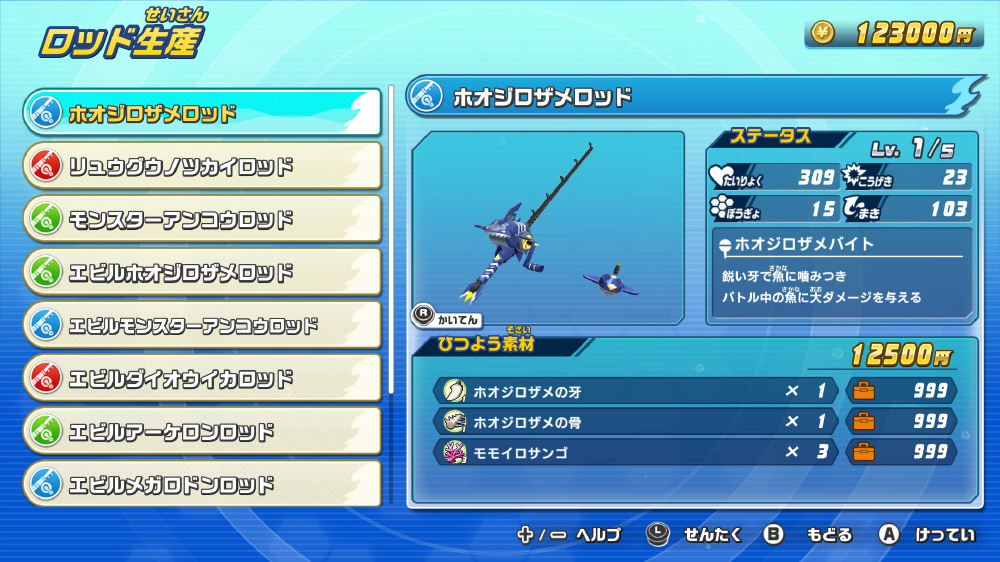Select ホオジロザメロッド in the rod list
Image resolution: width=1000 pixels, height=562 pixels.
point(202,113)
